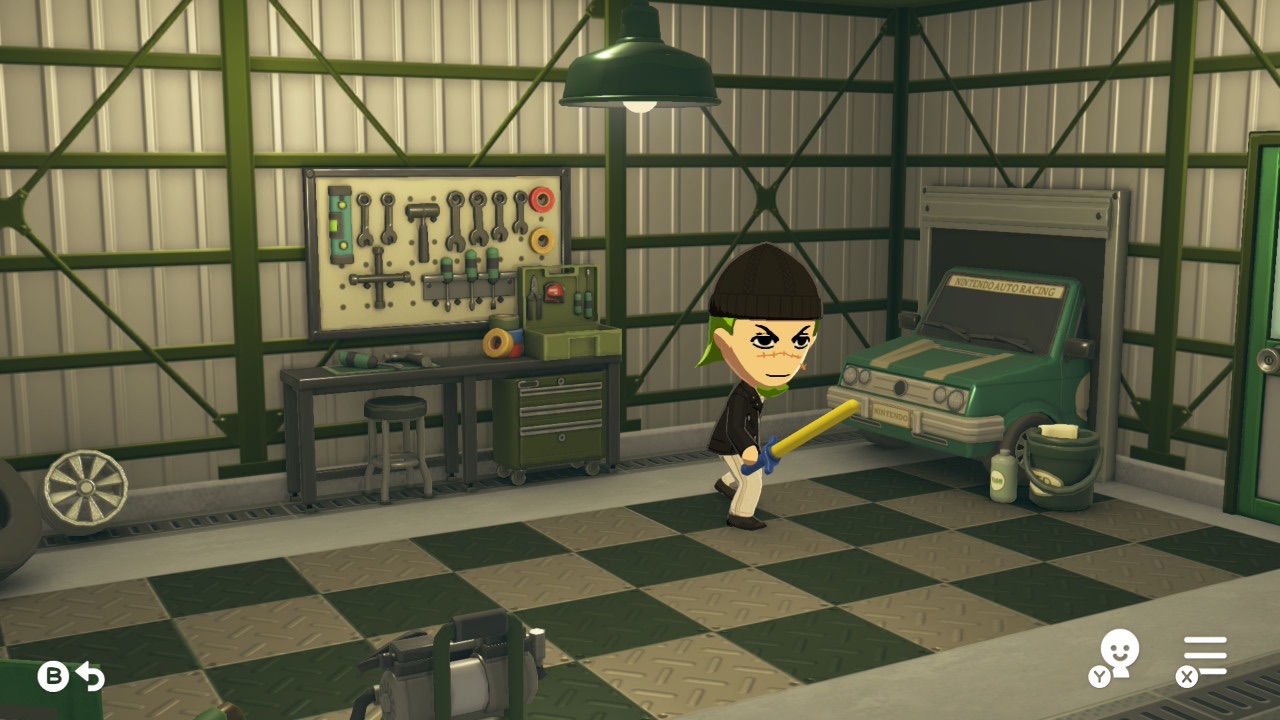Open the three-line list menu
This screenshot has height=720, width=1280.
tap(1205, 656)
